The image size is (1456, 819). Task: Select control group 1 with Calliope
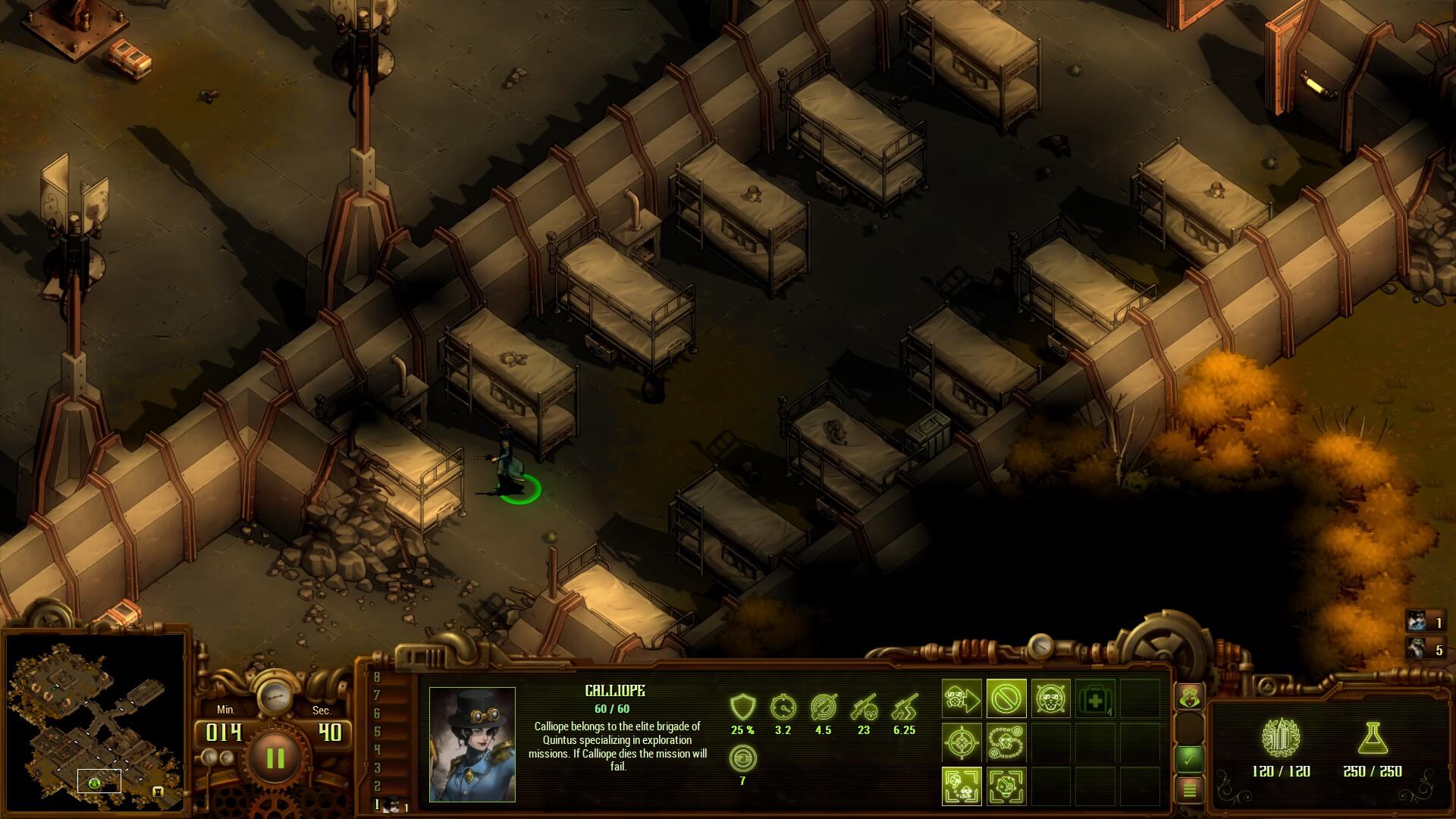[x=393, y=805]
